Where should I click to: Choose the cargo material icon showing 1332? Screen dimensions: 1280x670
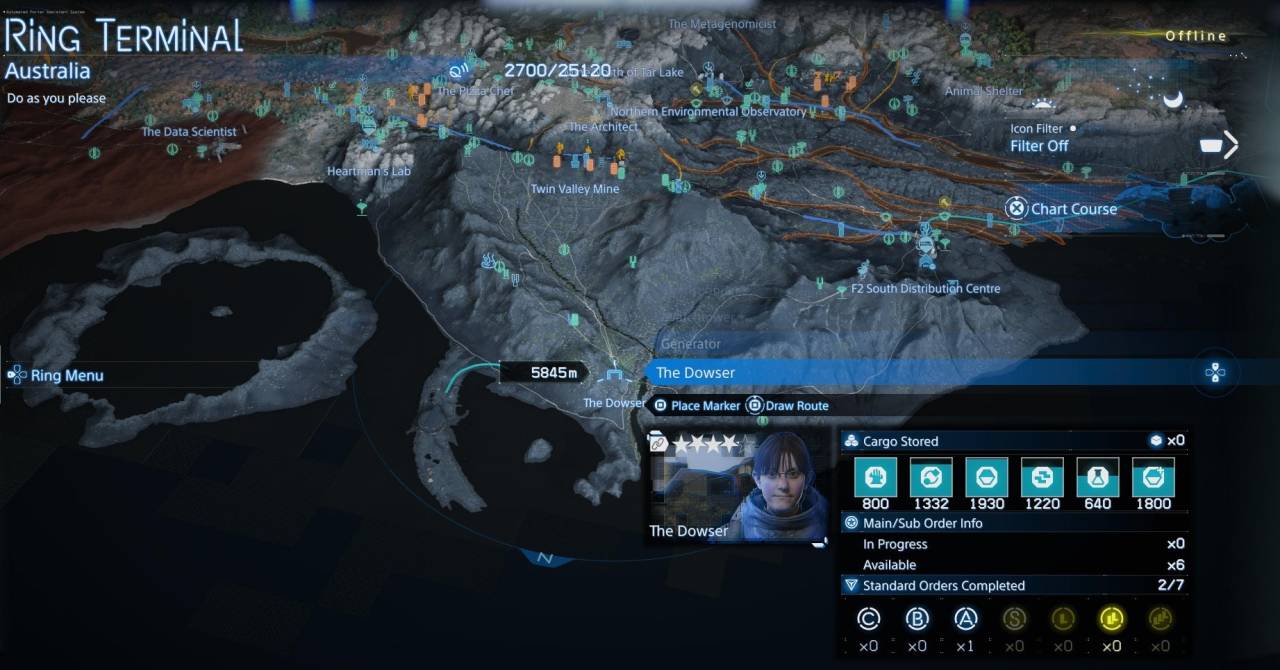click(931, 479)
